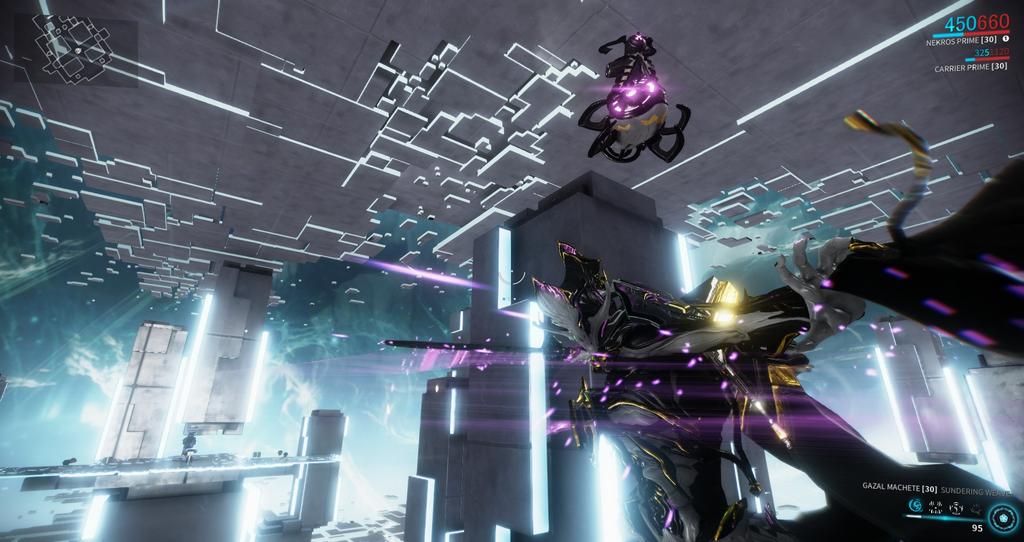Activate the Soul Punch ability icon
Image resolution: width=1024 pixels, height=542 pixels.
point(914,508)
